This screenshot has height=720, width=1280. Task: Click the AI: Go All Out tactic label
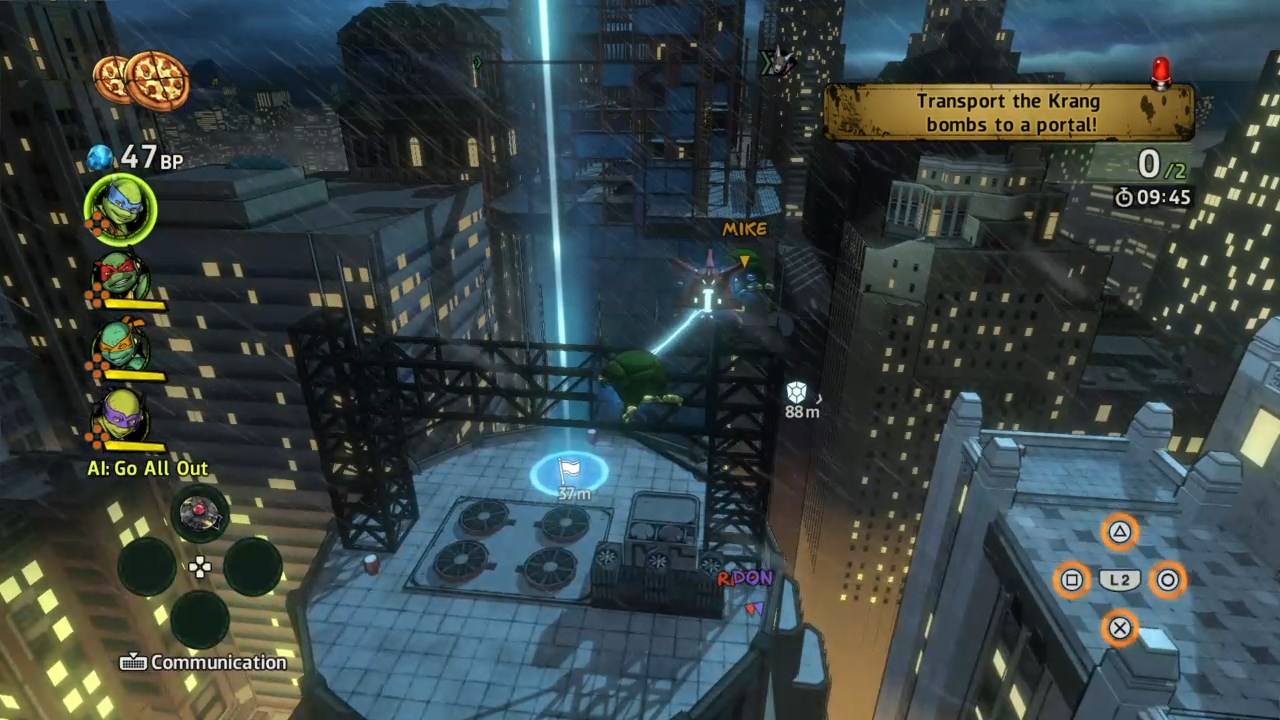(147, 468)
